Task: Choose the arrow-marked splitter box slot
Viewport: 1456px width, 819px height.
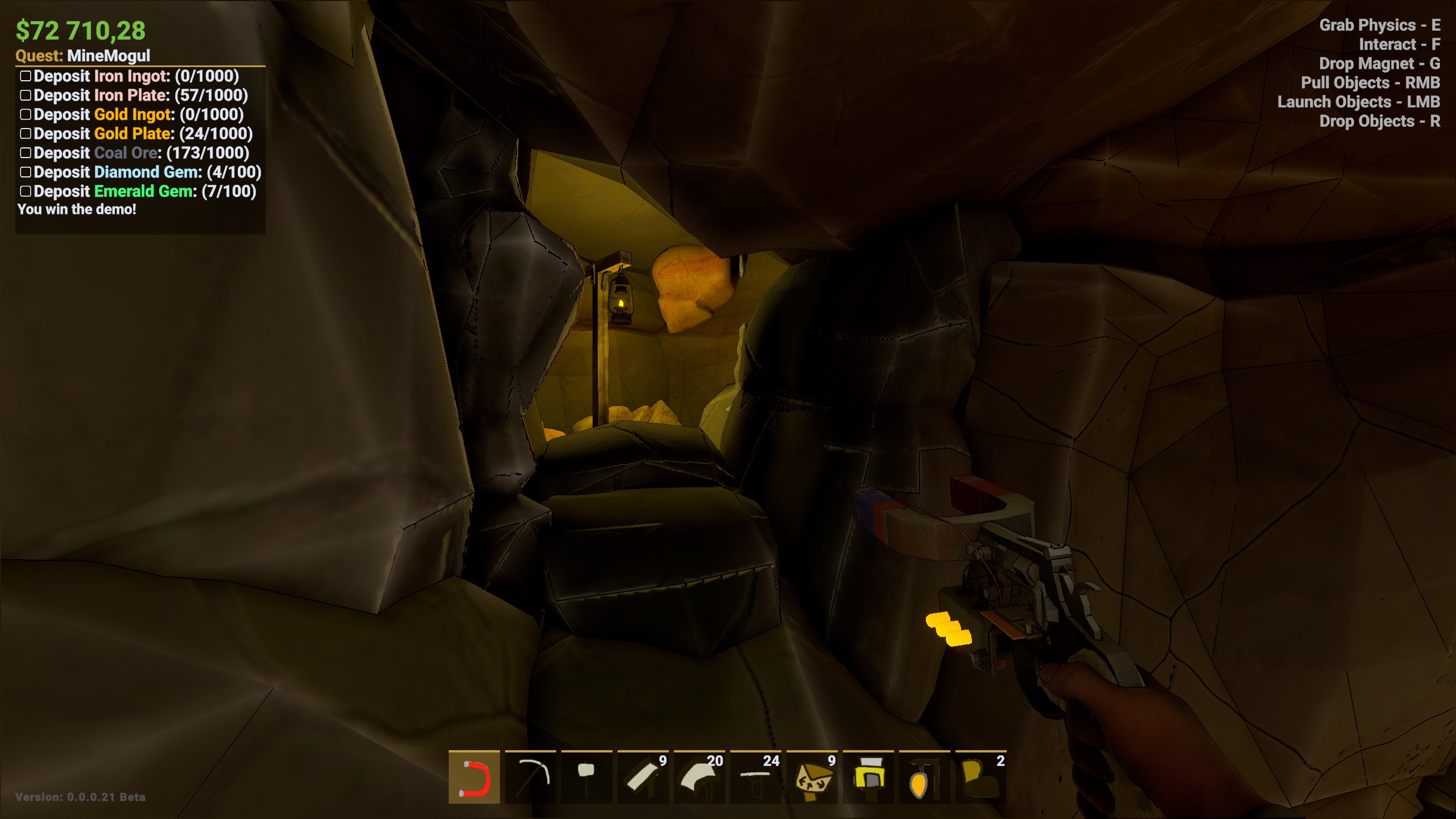Action: (812, 777)
